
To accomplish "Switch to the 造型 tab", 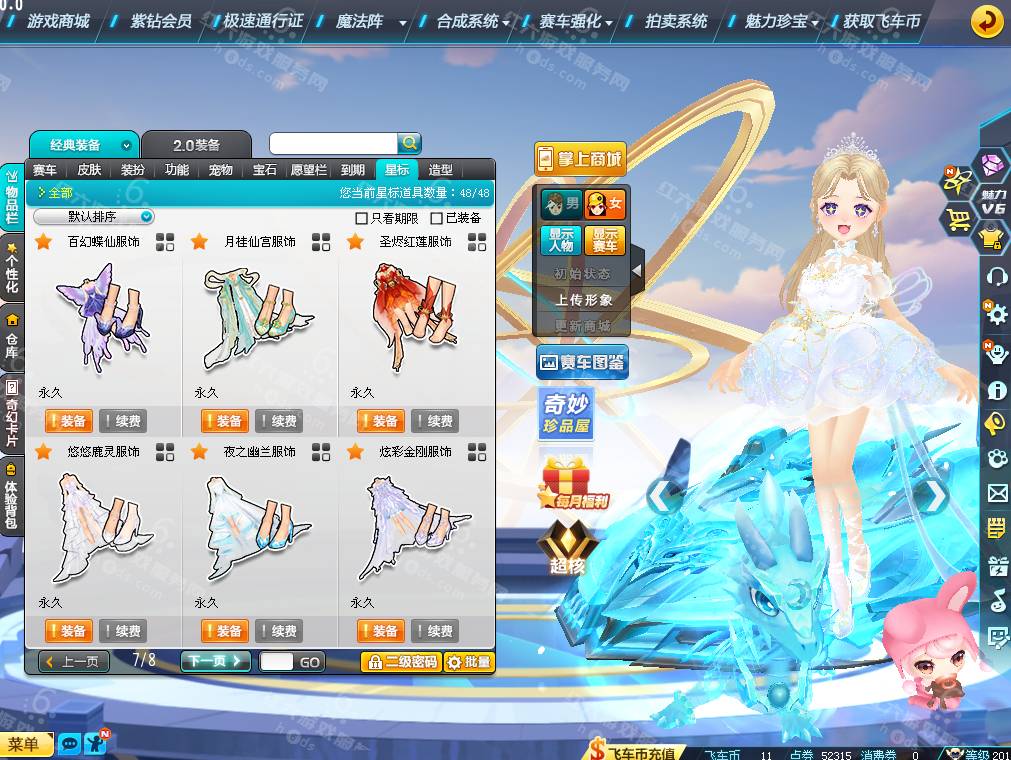I will (x=440, y=170).
